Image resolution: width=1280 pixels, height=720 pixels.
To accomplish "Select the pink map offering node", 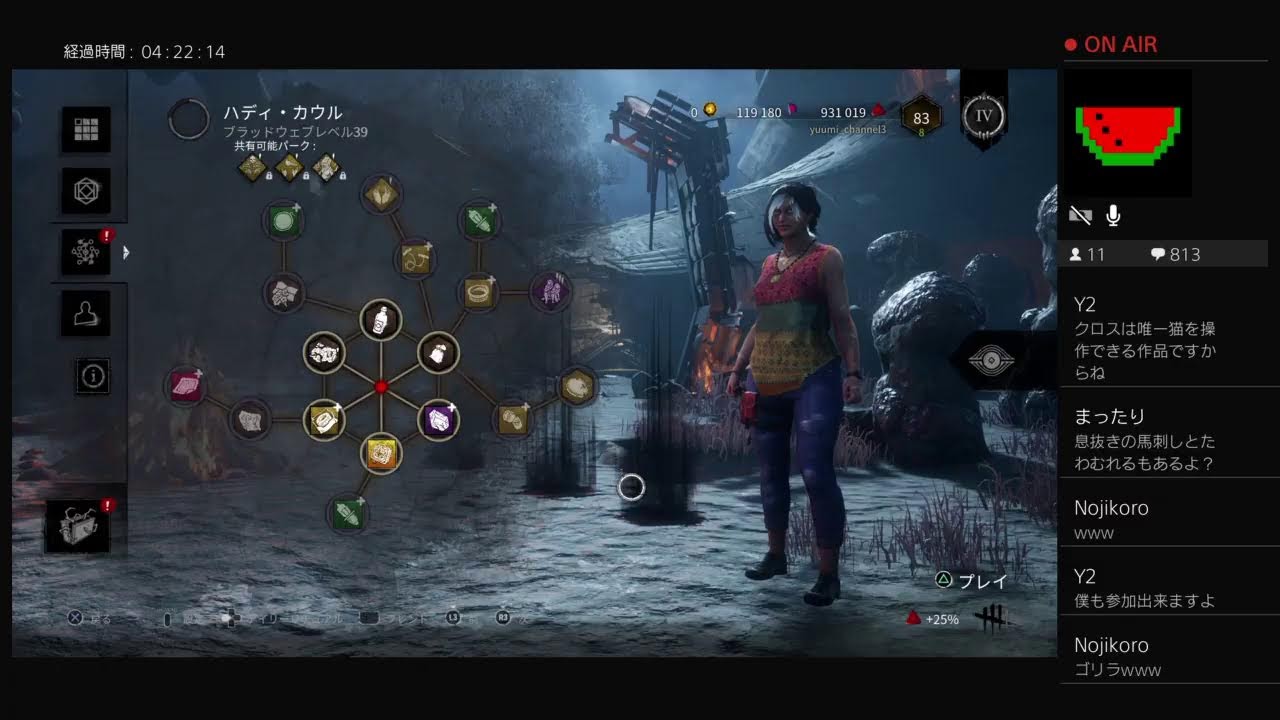I will [185, 386].
